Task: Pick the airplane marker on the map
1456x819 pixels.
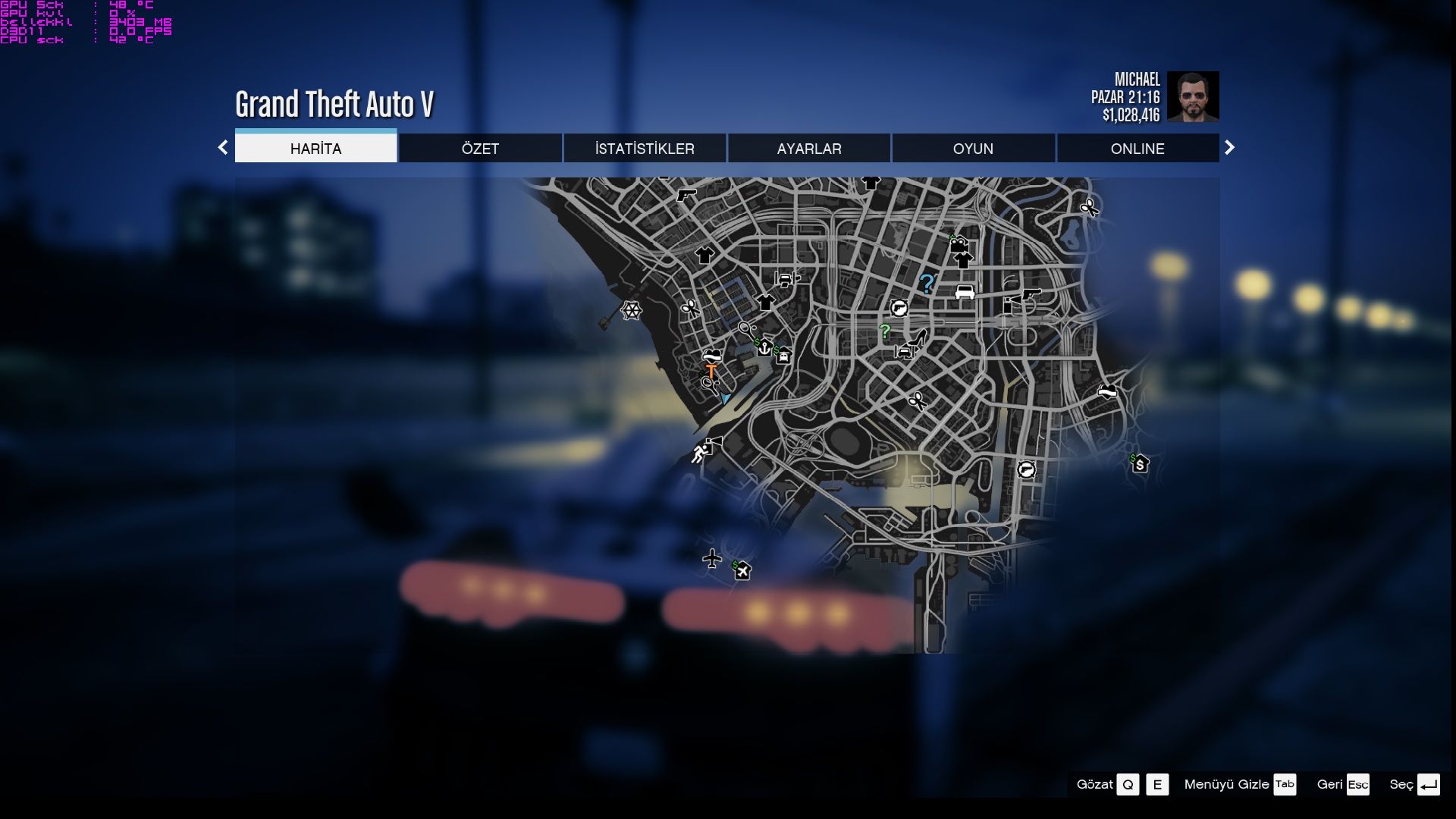Action: (711, 559)
